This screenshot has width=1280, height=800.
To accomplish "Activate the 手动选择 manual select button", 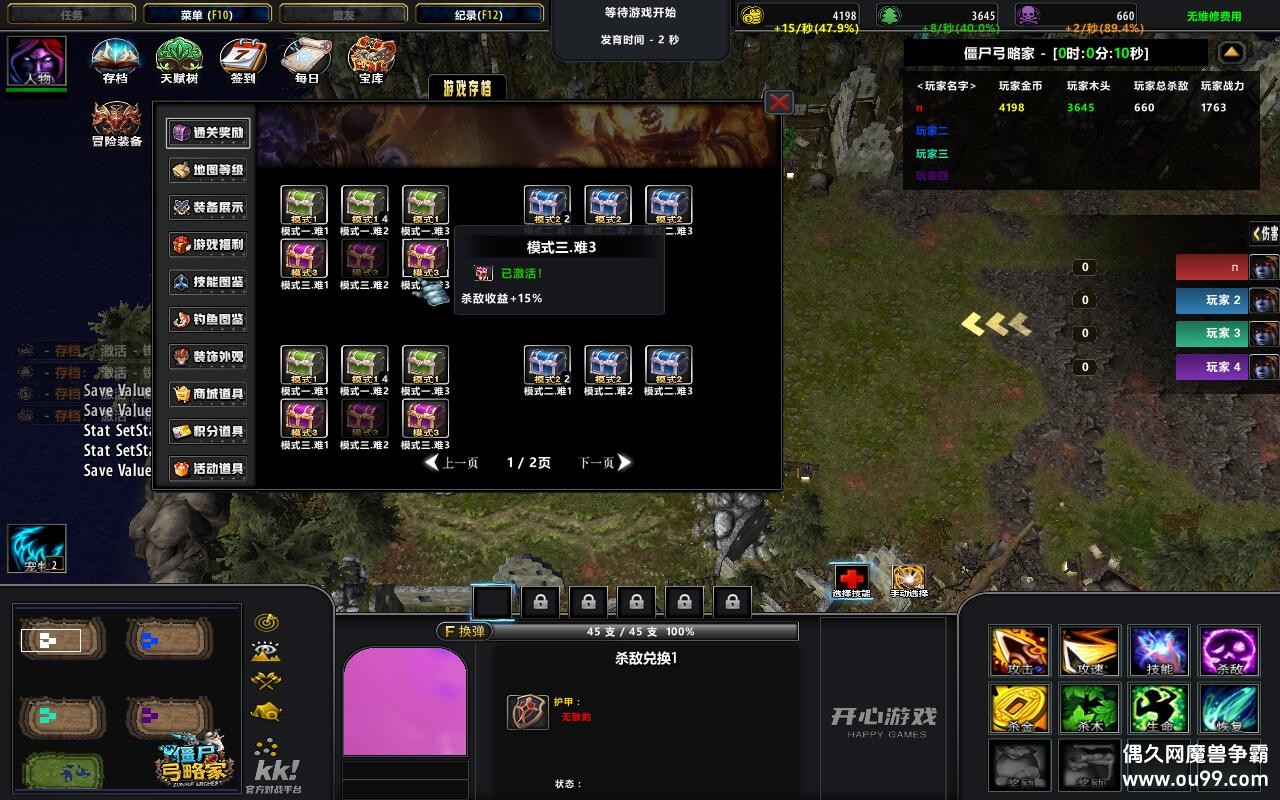I will 909,580.
